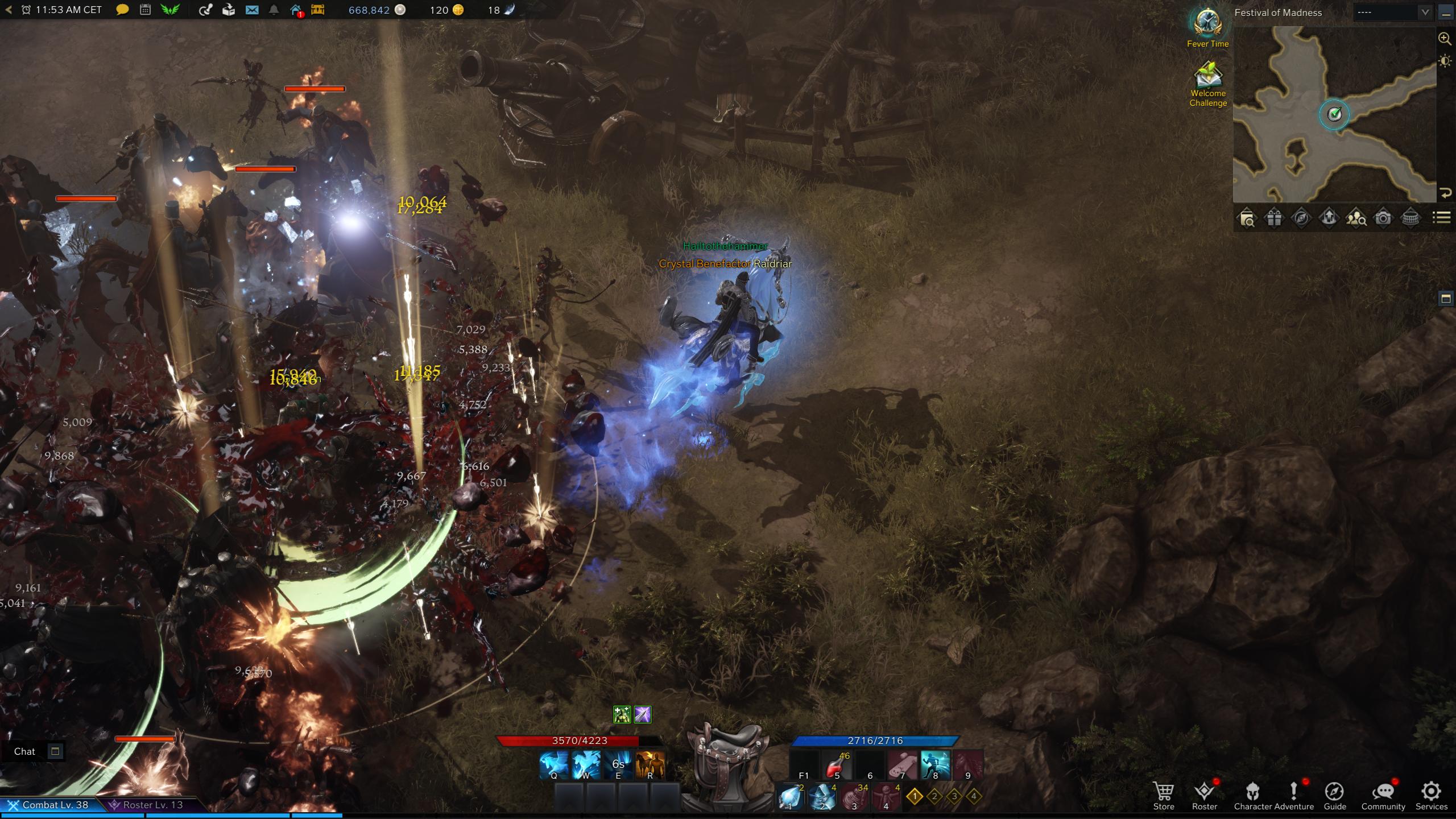The image size is (1456, 819).
Task: Open the calendar icon in top bar
Action: [146, 10]
